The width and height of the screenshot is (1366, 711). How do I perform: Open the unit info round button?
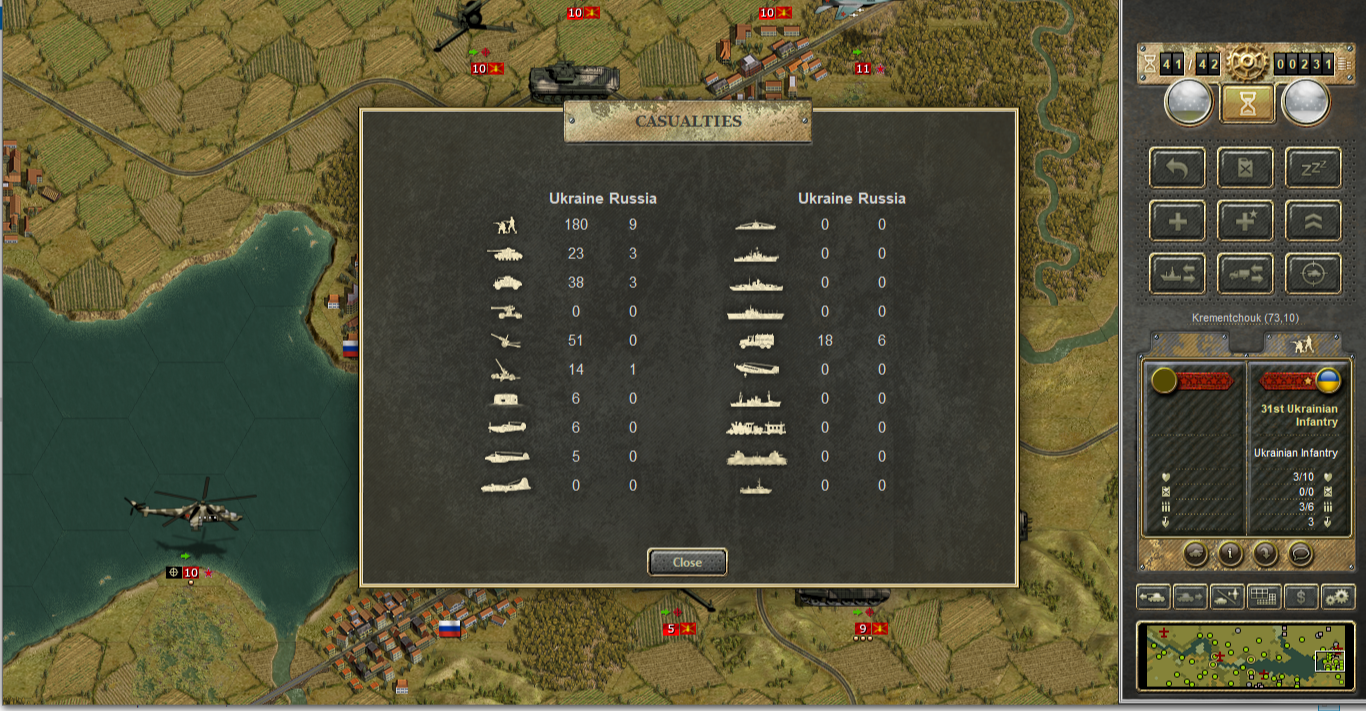tap(1229, 553)
